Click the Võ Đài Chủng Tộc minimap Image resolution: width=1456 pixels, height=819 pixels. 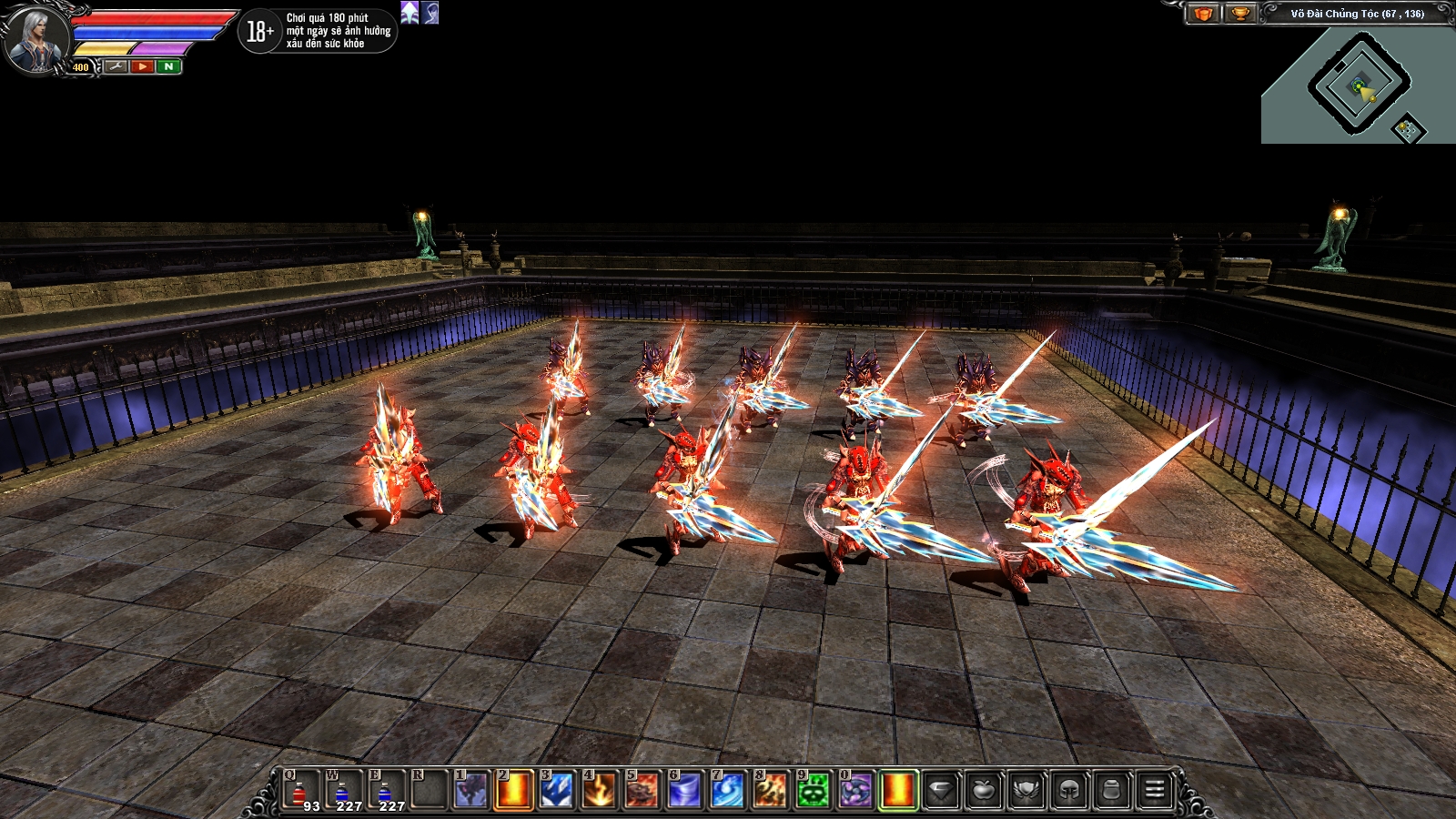1358,86
